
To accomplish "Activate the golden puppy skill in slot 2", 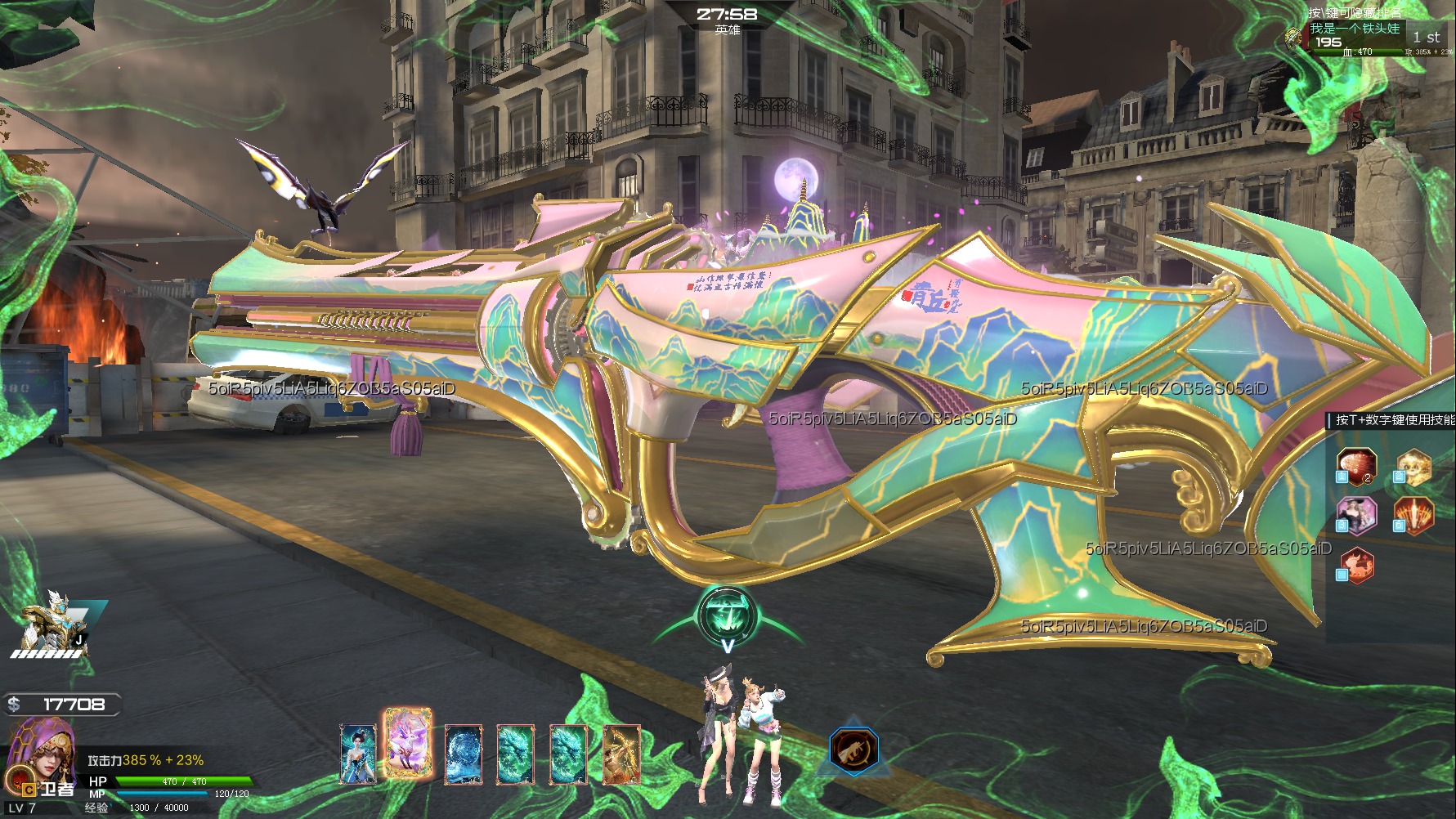I will (1413, 467).
